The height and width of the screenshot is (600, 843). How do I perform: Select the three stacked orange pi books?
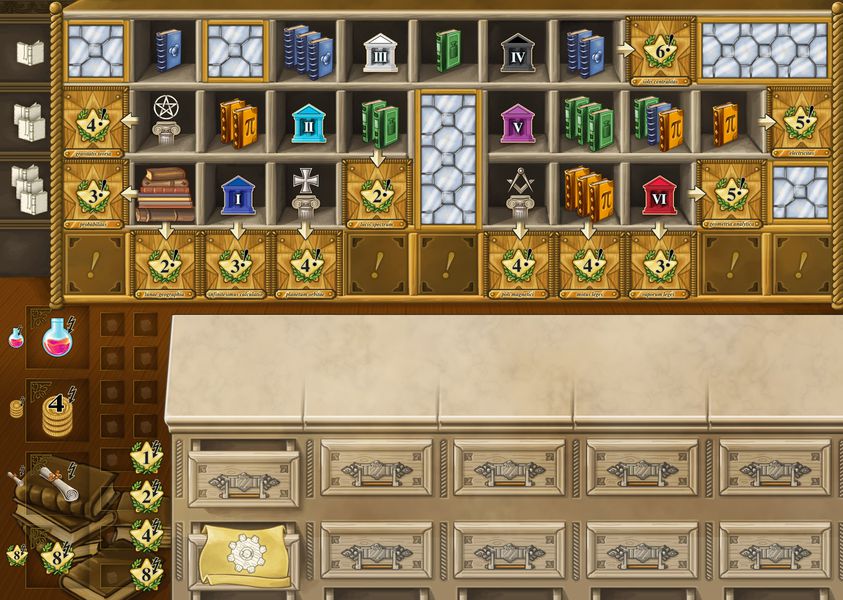588,195
